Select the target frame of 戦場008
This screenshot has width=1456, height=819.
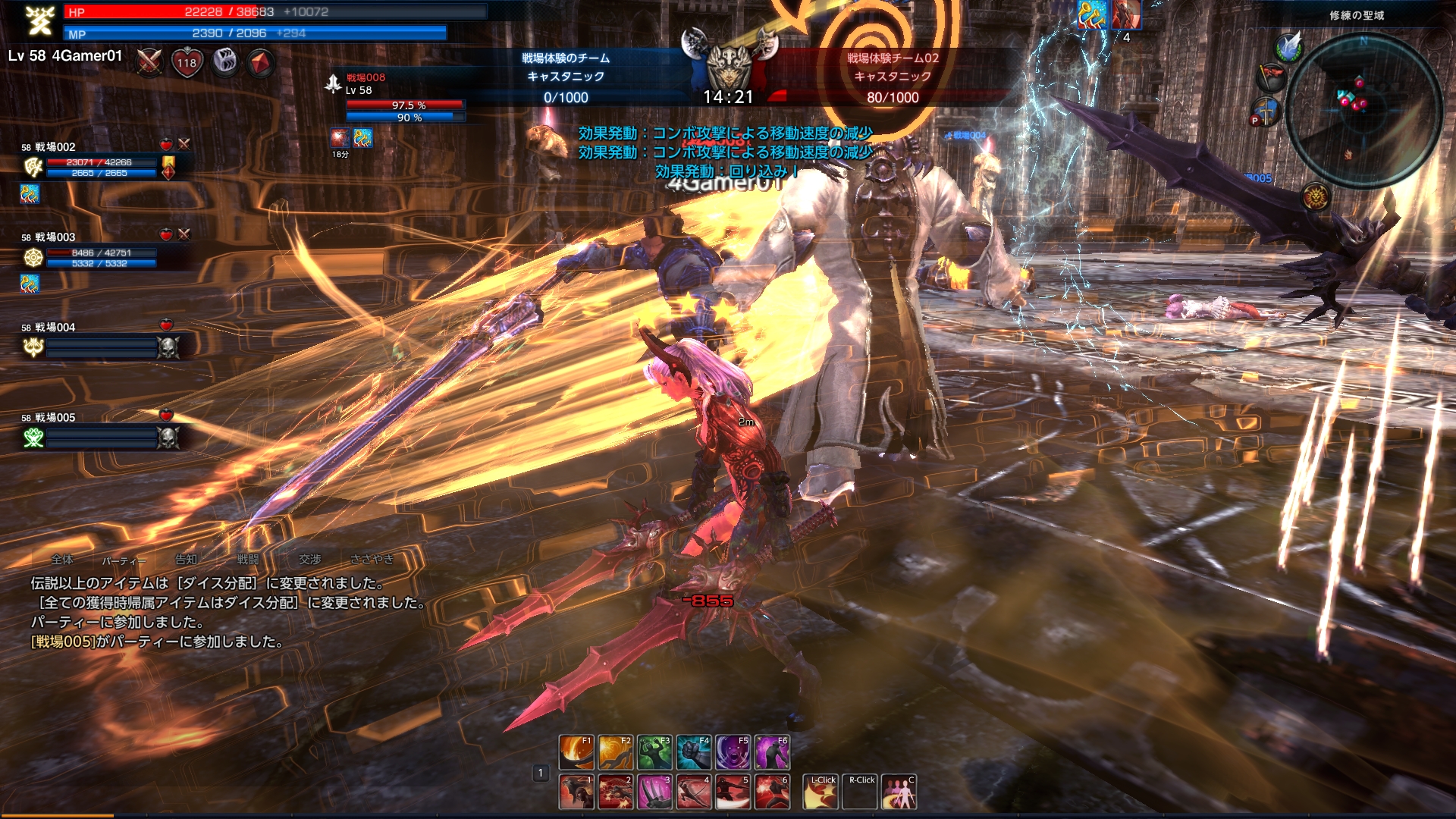pos(402,99)
